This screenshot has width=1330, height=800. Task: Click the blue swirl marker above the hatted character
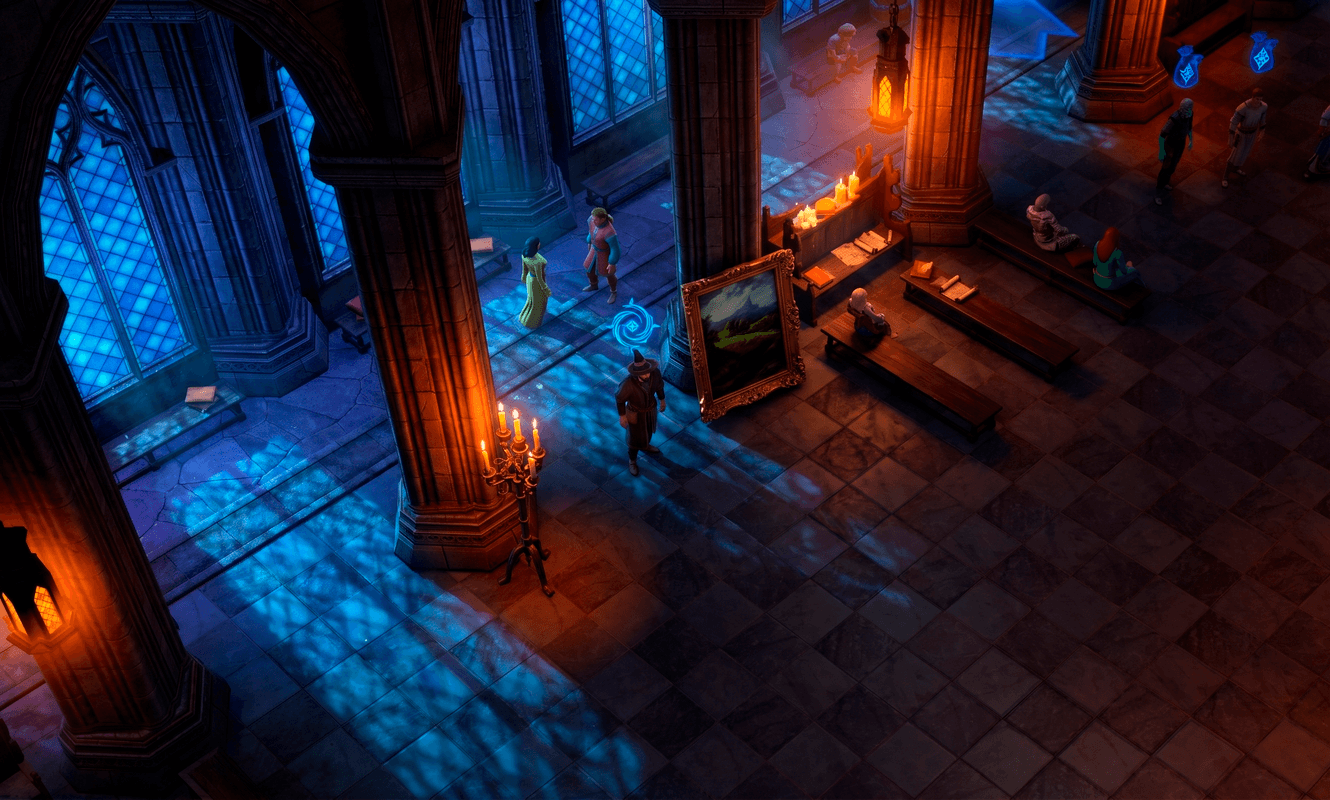click(633, 325)
